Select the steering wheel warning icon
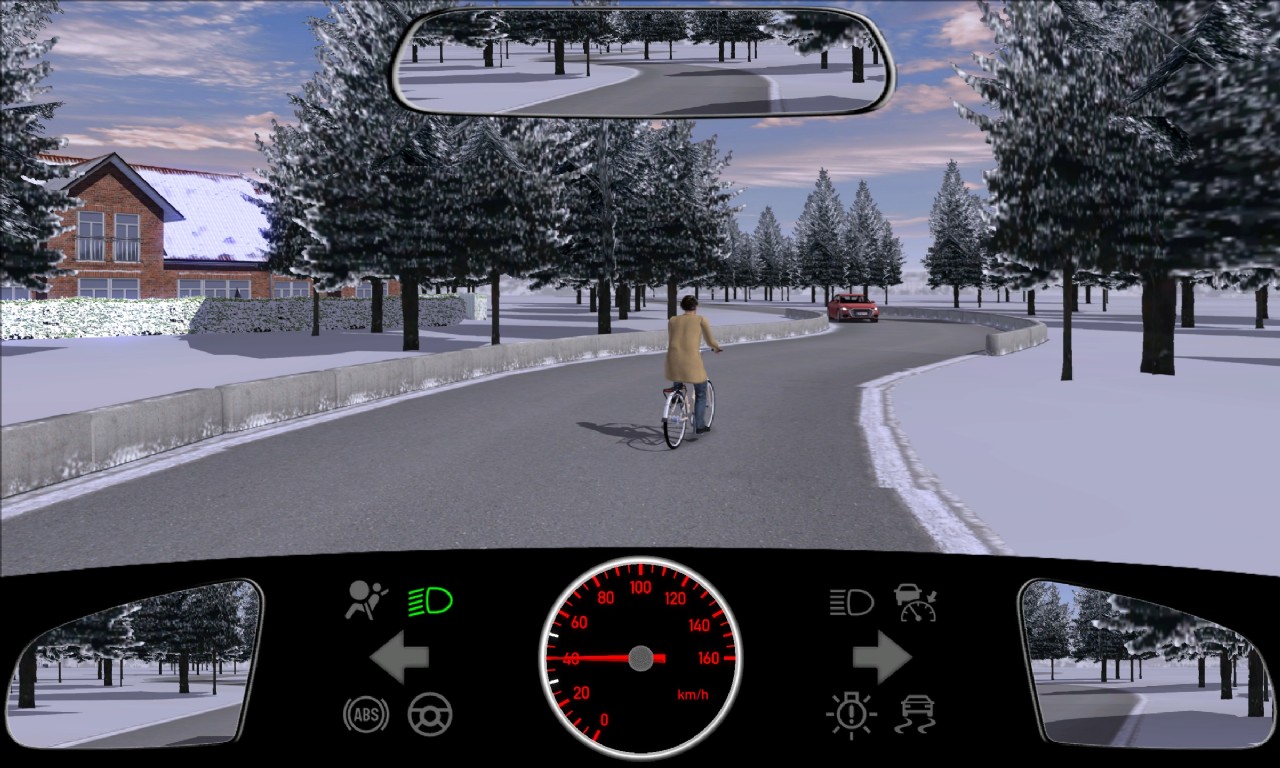The height and width of the screenshot is (768, 1280). (x=430, y=714)
